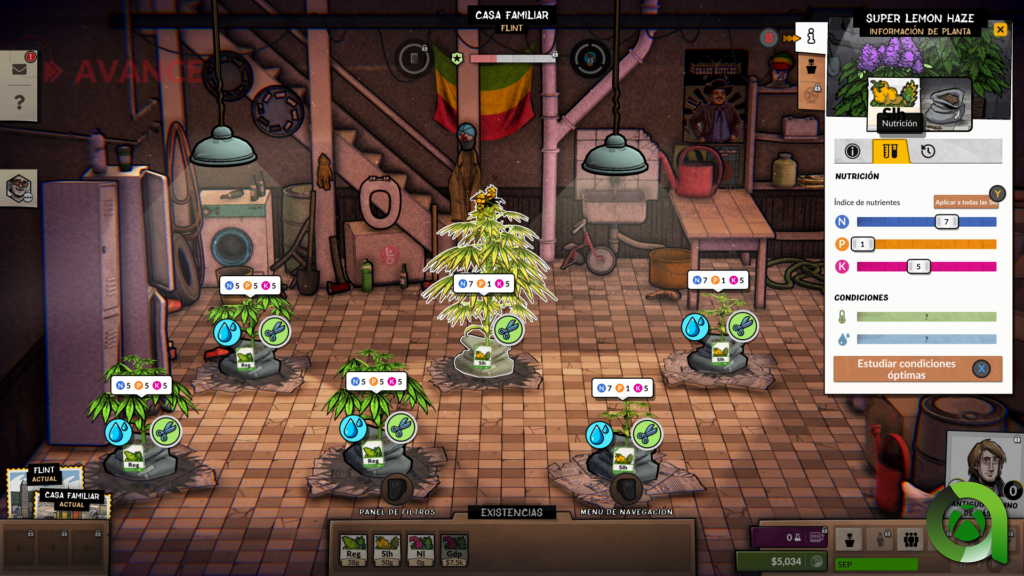Apply nutrients with 'Aplicar a todas las' button
The width and height of the screenshot is (1024, 576).
(965, 202)
